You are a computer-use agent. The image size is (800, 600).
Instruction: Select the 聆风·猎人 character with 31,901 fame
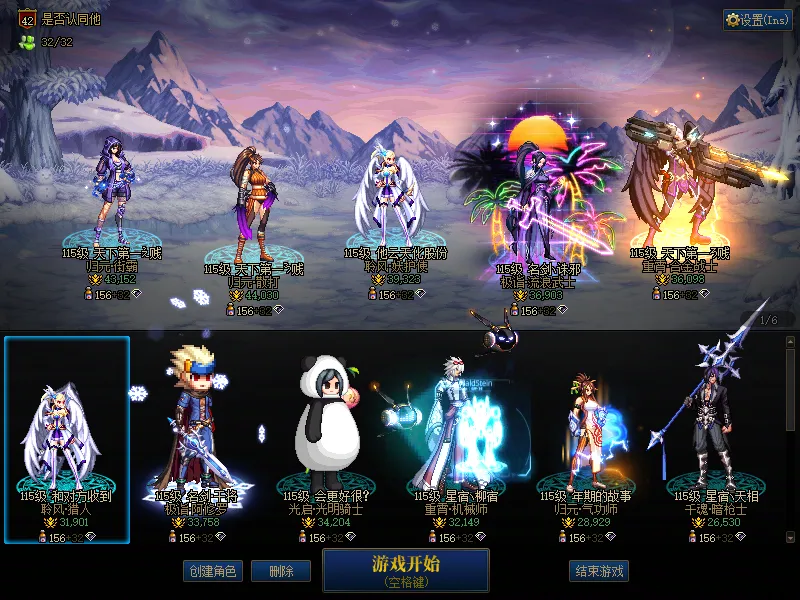[67, 440]
